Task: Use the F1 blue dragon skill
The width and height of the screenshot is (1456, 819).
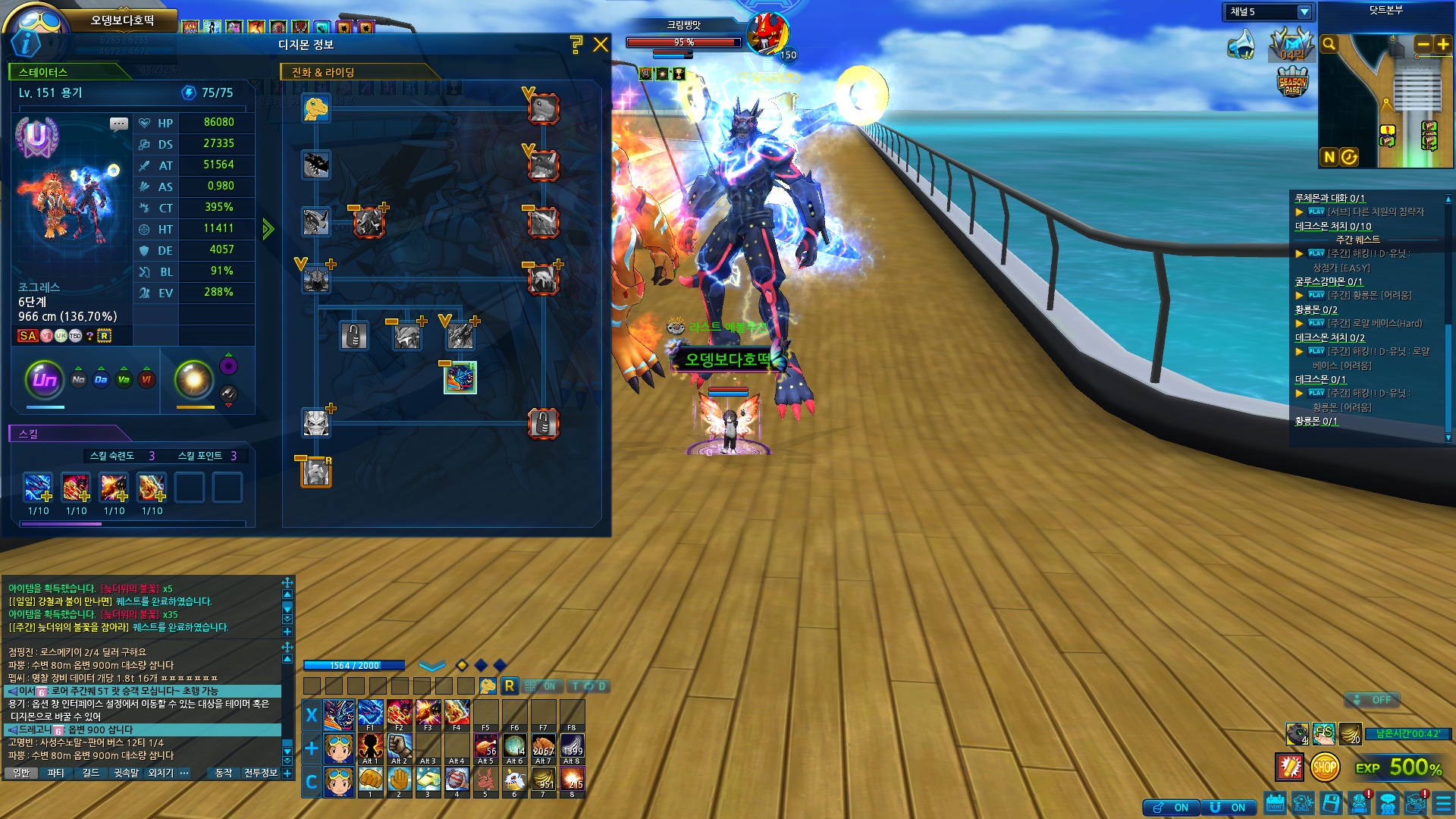Action: 370,713
